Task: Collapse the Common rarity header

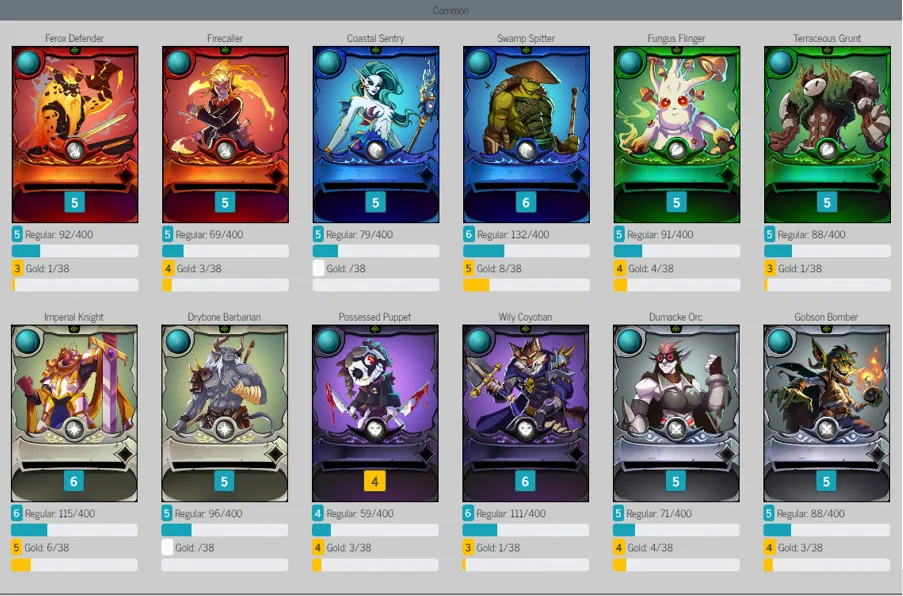Action: tap(451, 10)
